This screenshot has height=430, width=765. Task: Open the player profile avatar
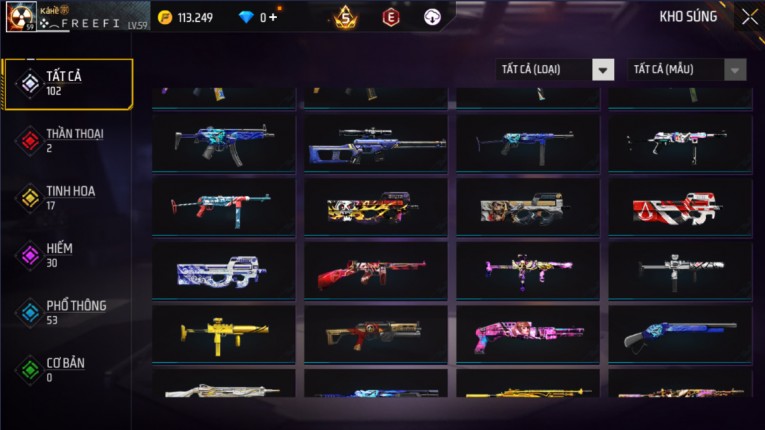[x=20, y=16]
